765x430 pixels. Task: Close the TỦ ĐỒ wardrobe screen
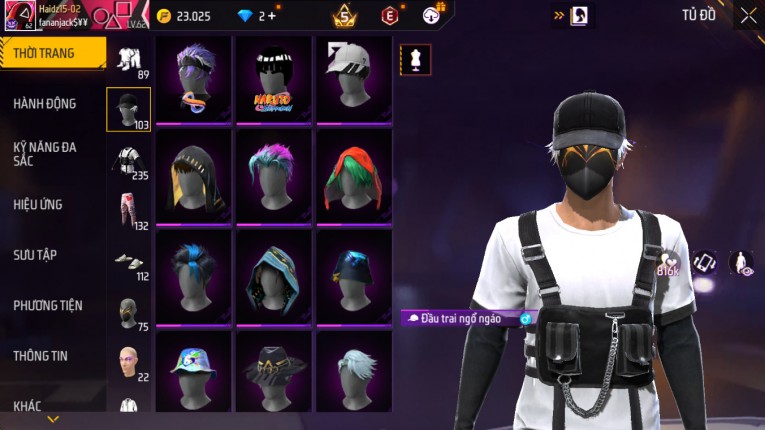point(748,15)
